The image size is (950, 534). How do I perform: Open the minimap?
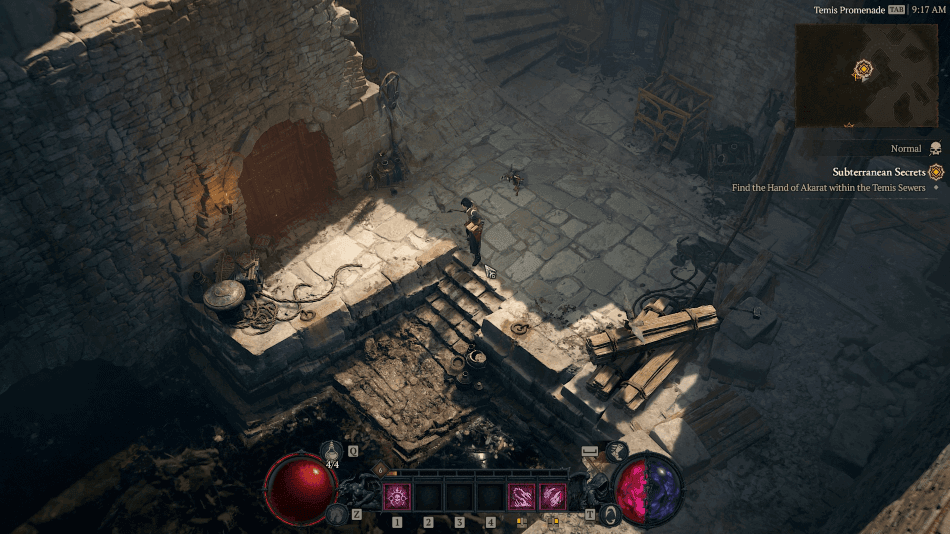[866, 75]
